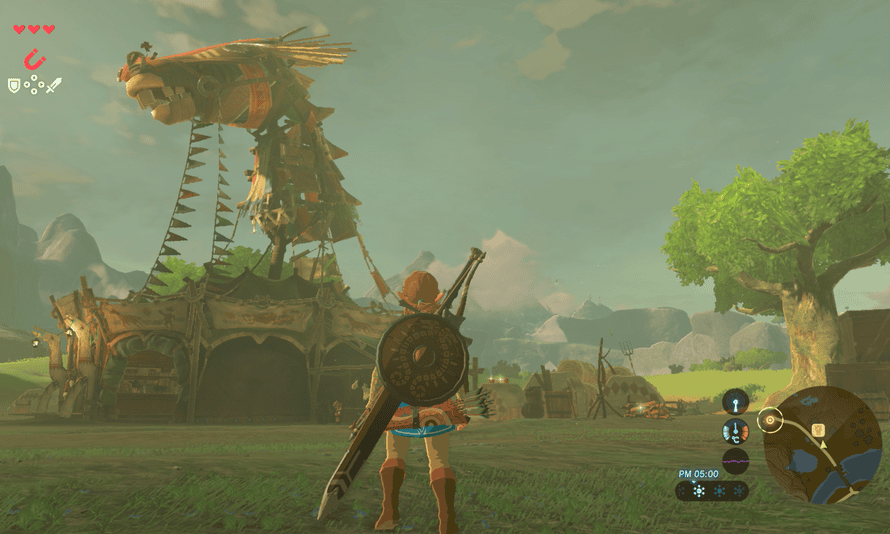The width and height of the screenshot is (890, 534).
Task: Click the Sheikah Sensor icon
Action: [736, 402]
